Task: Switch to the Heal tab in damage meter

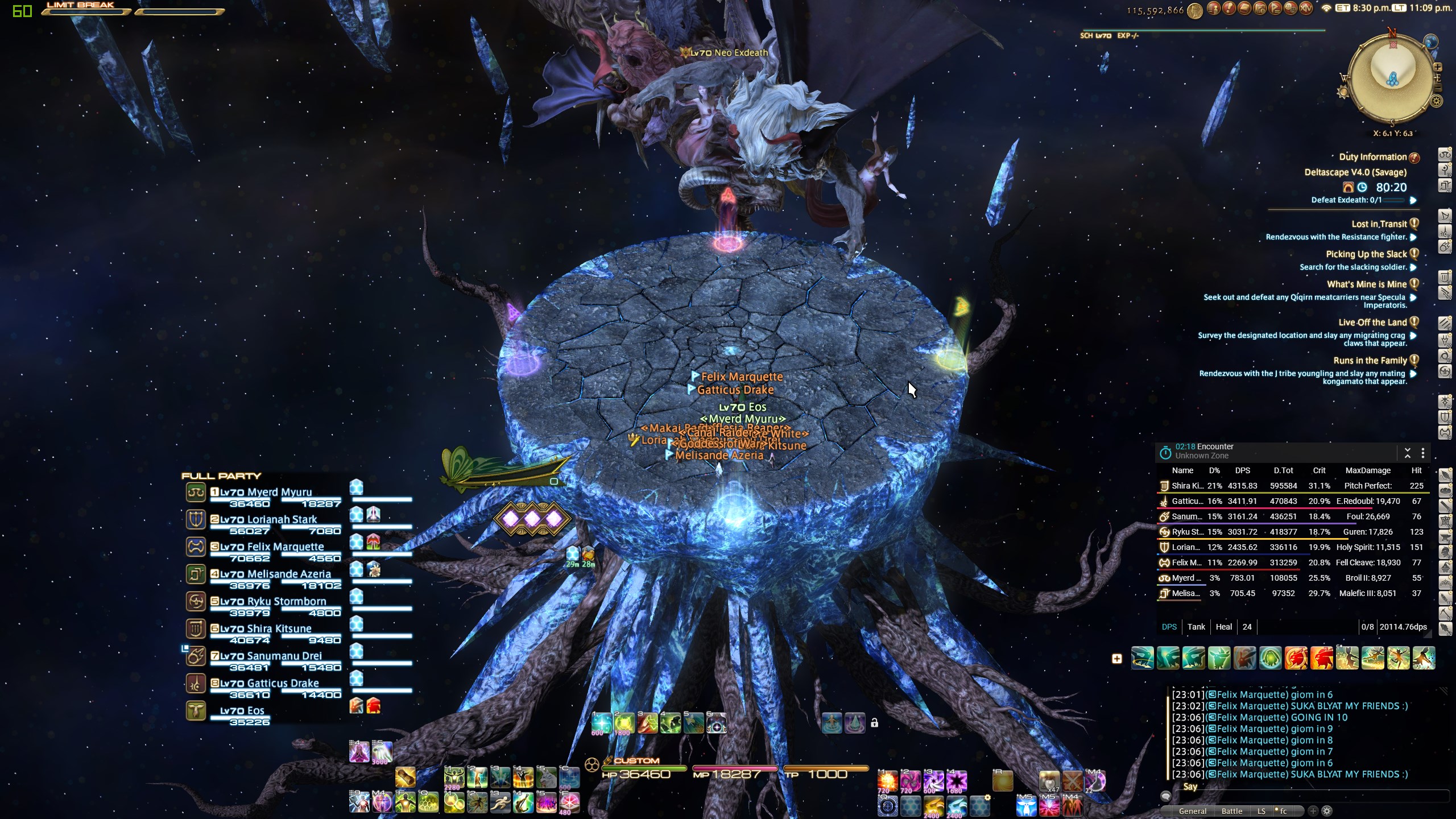Action: pos(1223,627)
